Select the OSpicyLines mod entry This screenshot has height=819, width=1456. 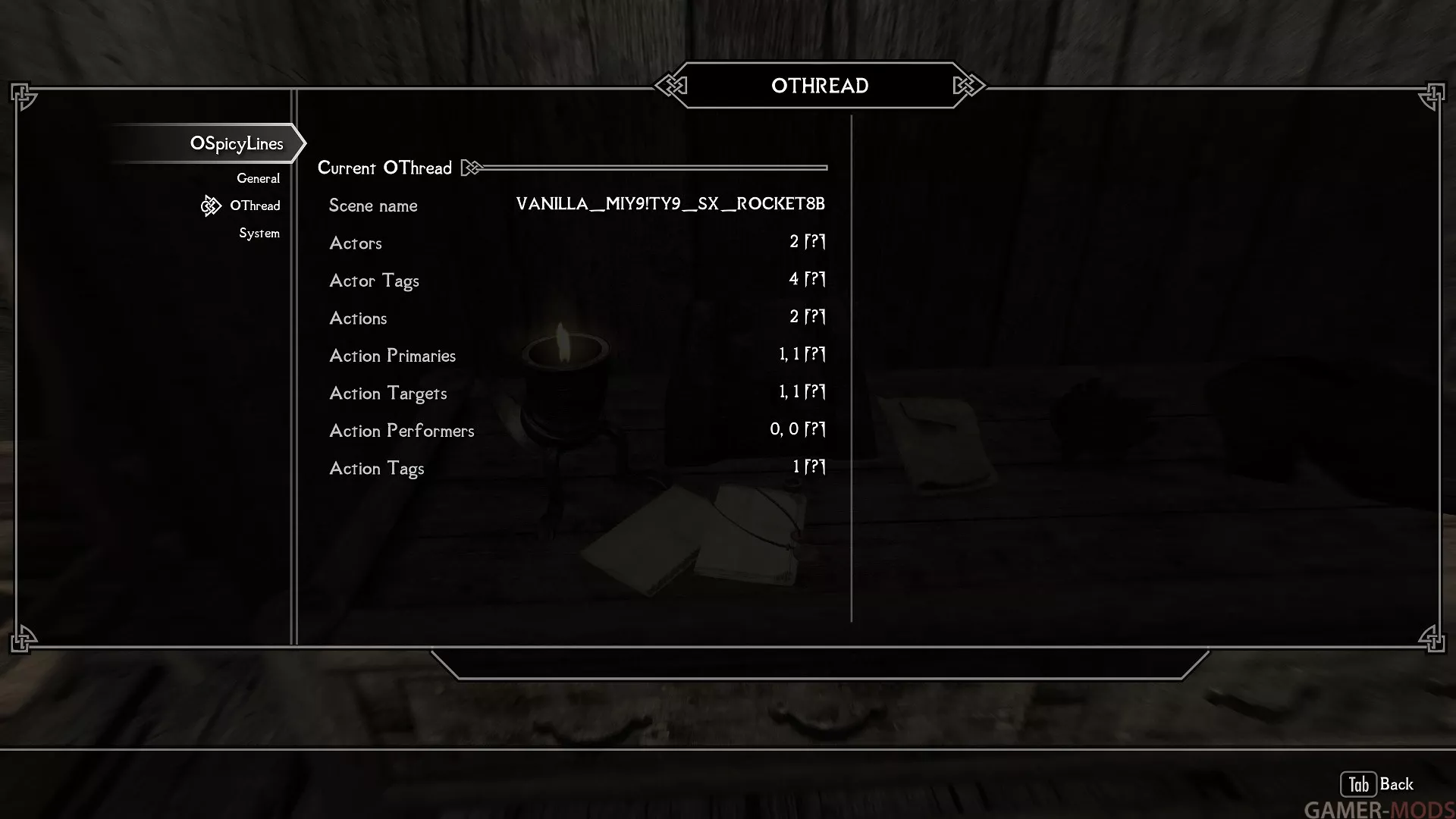coord(237,143)
